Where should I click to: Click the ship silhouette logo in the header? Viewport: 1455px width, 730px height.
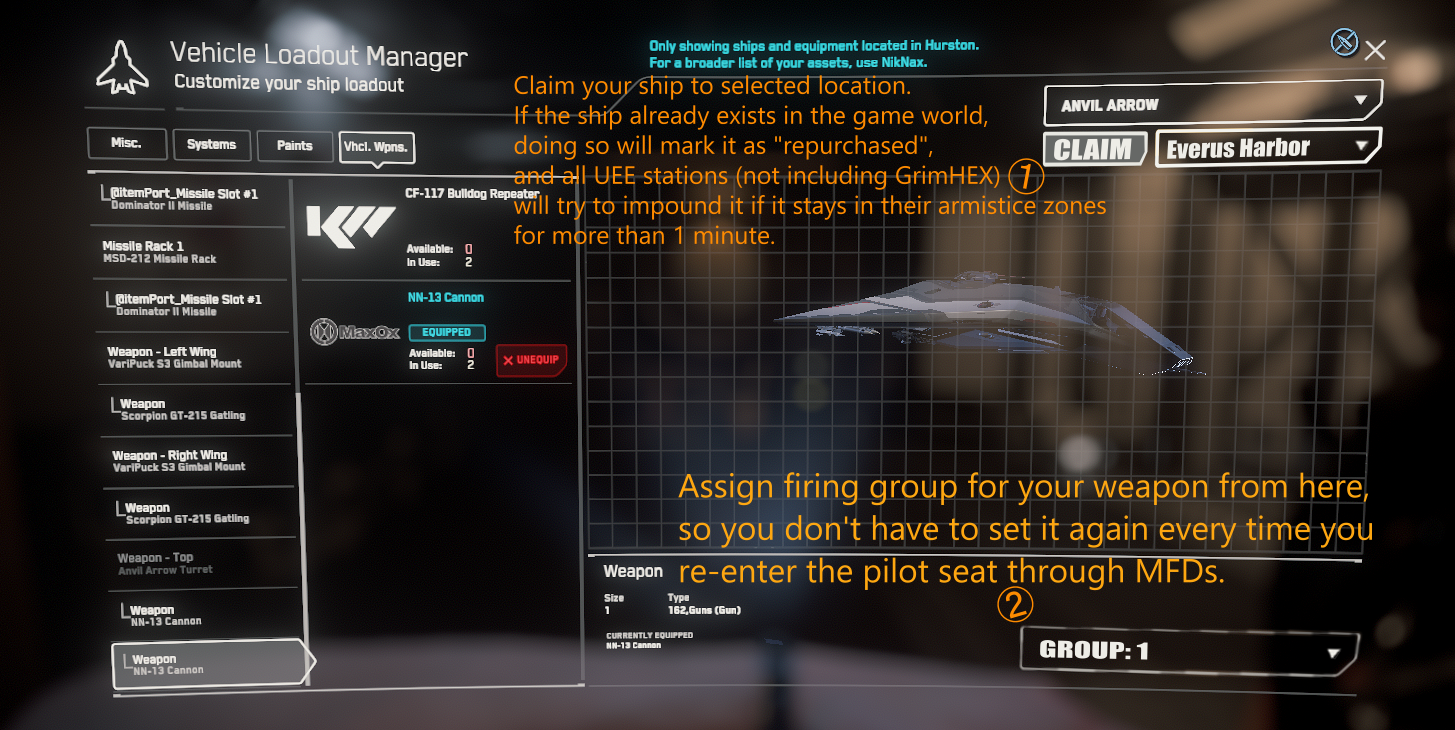[x=123, y=66]
